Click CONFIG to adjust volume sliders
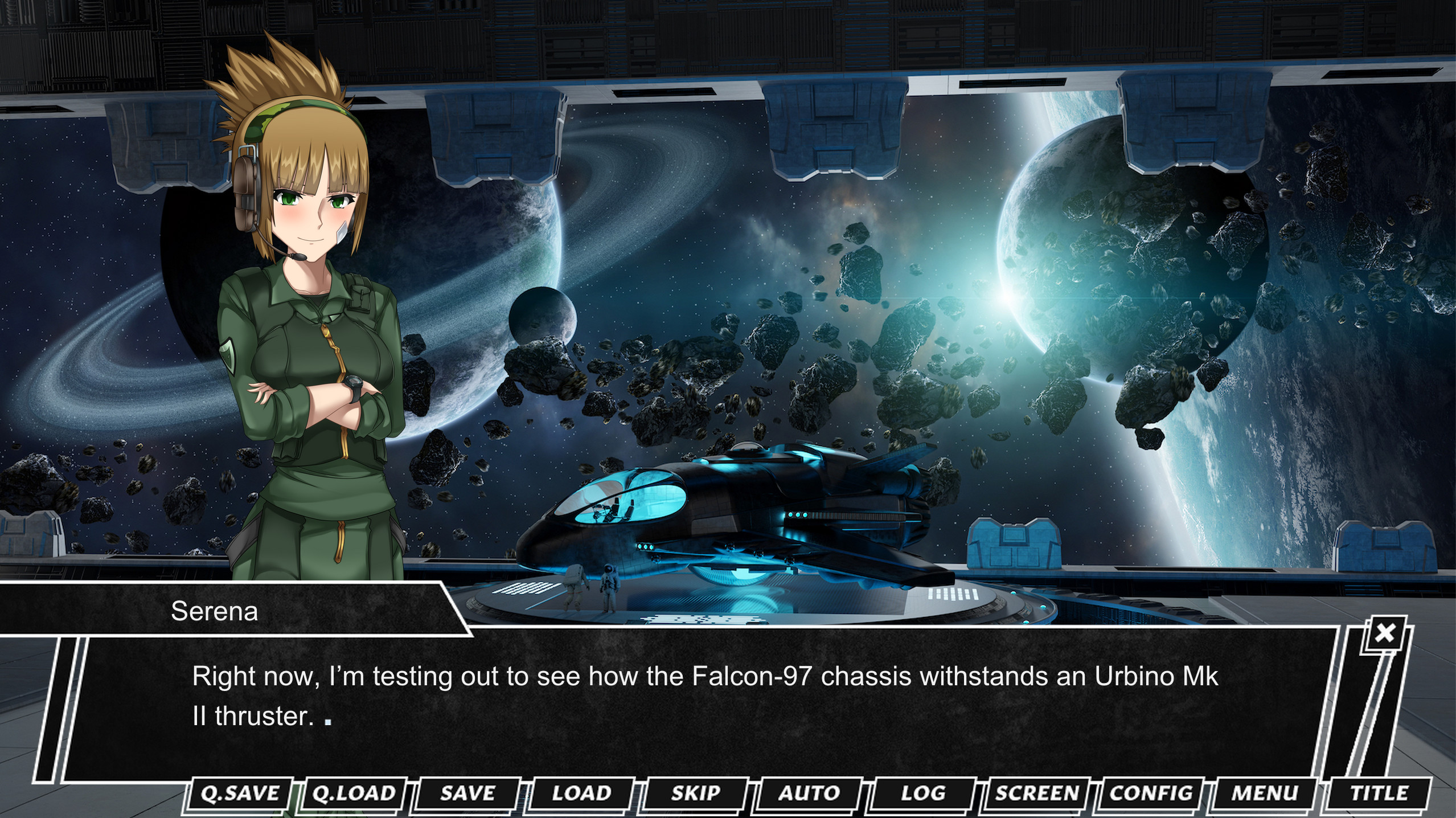This screenshot has height=818, width=1456. tap(1152, 792)
